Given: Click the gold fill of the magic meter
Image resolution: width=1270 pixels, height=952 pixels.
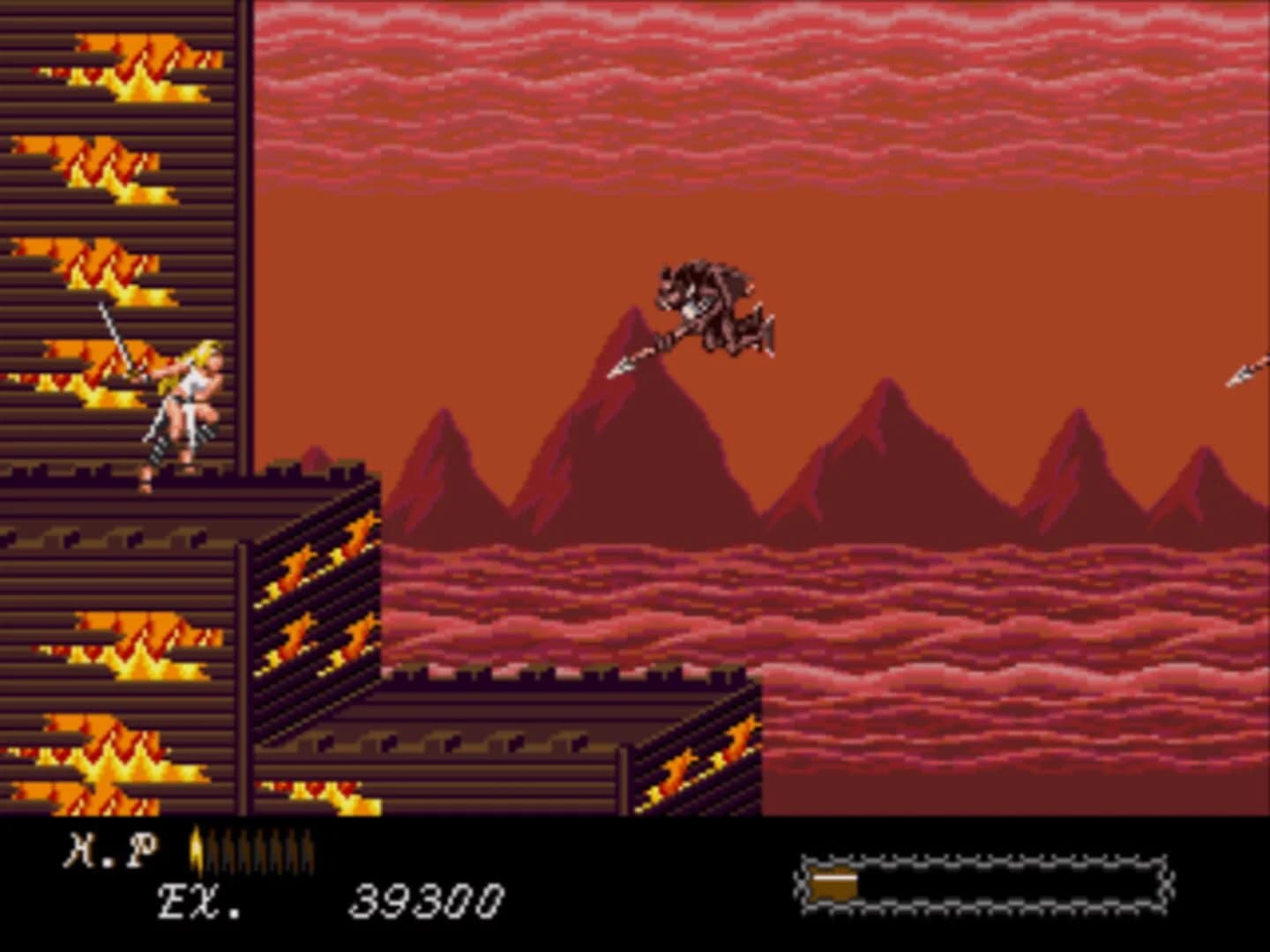Looking at the screenshot, I should (833, 881).
